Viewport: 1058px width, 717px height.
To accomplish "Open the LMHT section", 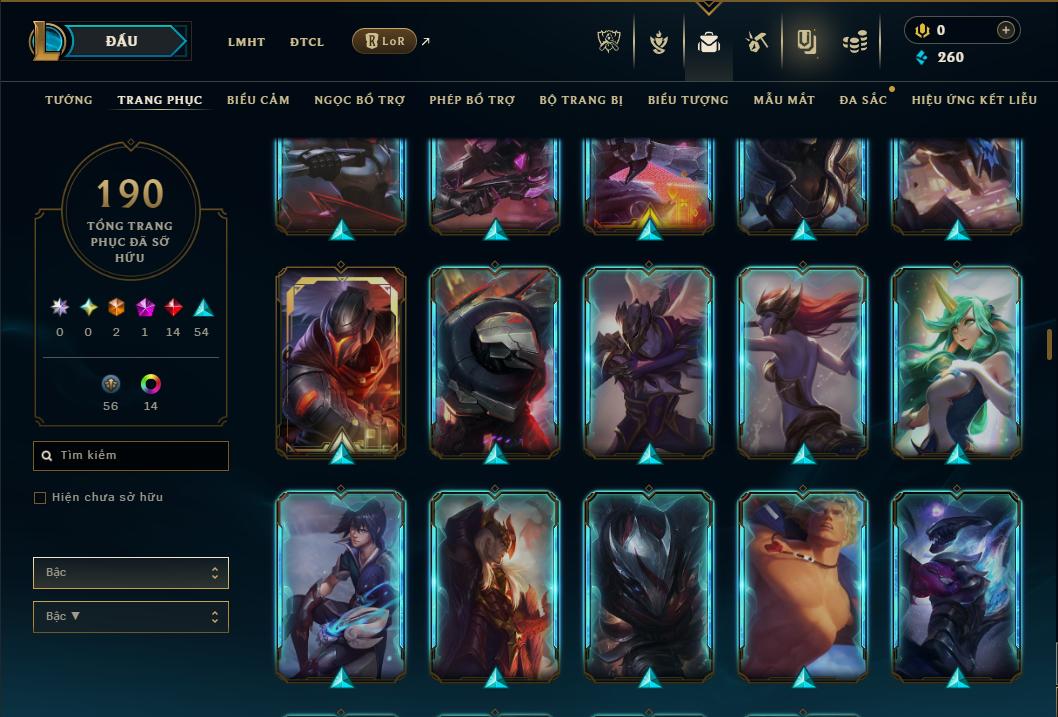I will 246,42.
